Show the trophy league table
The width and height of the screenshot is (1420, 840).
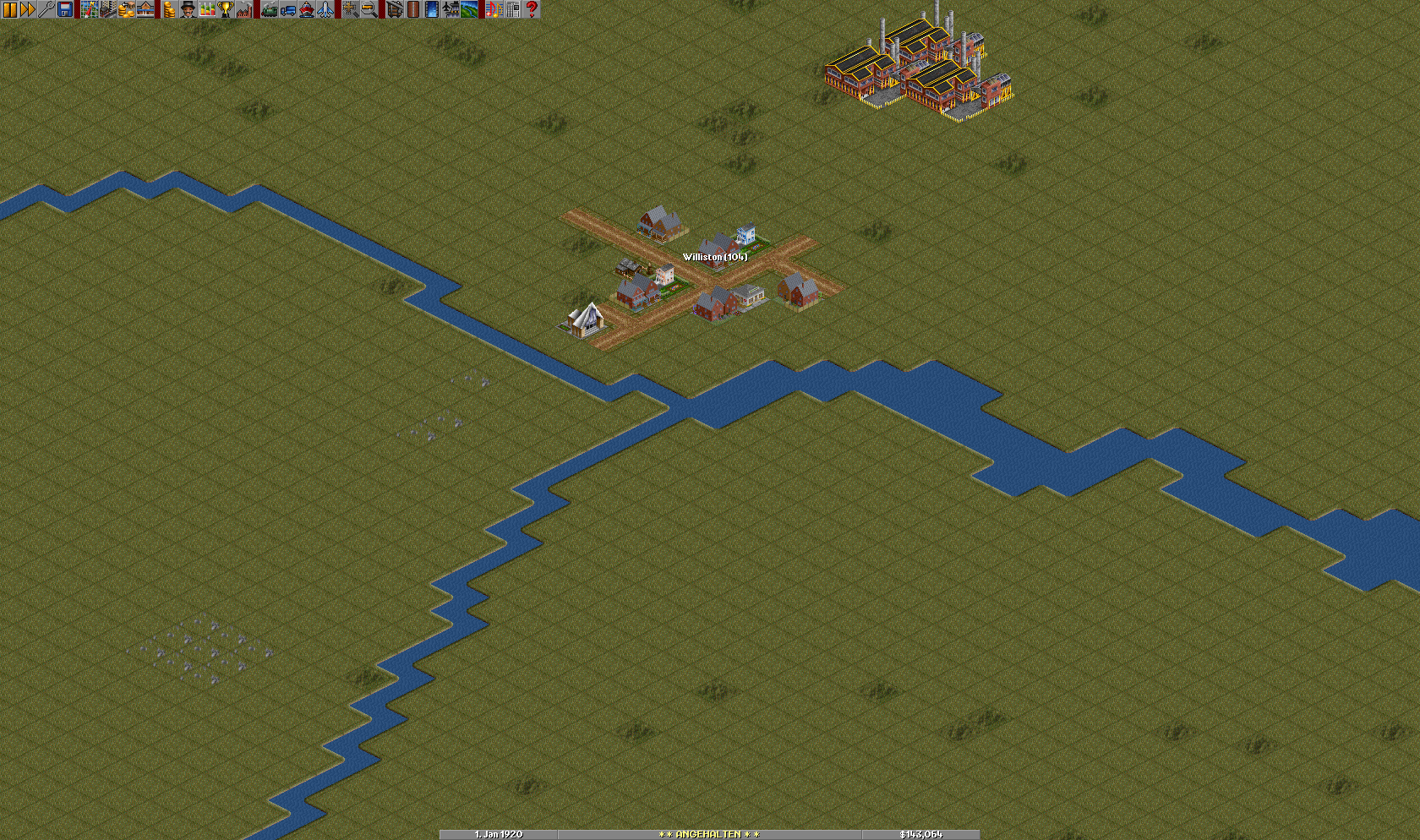[x=225, y=9]
